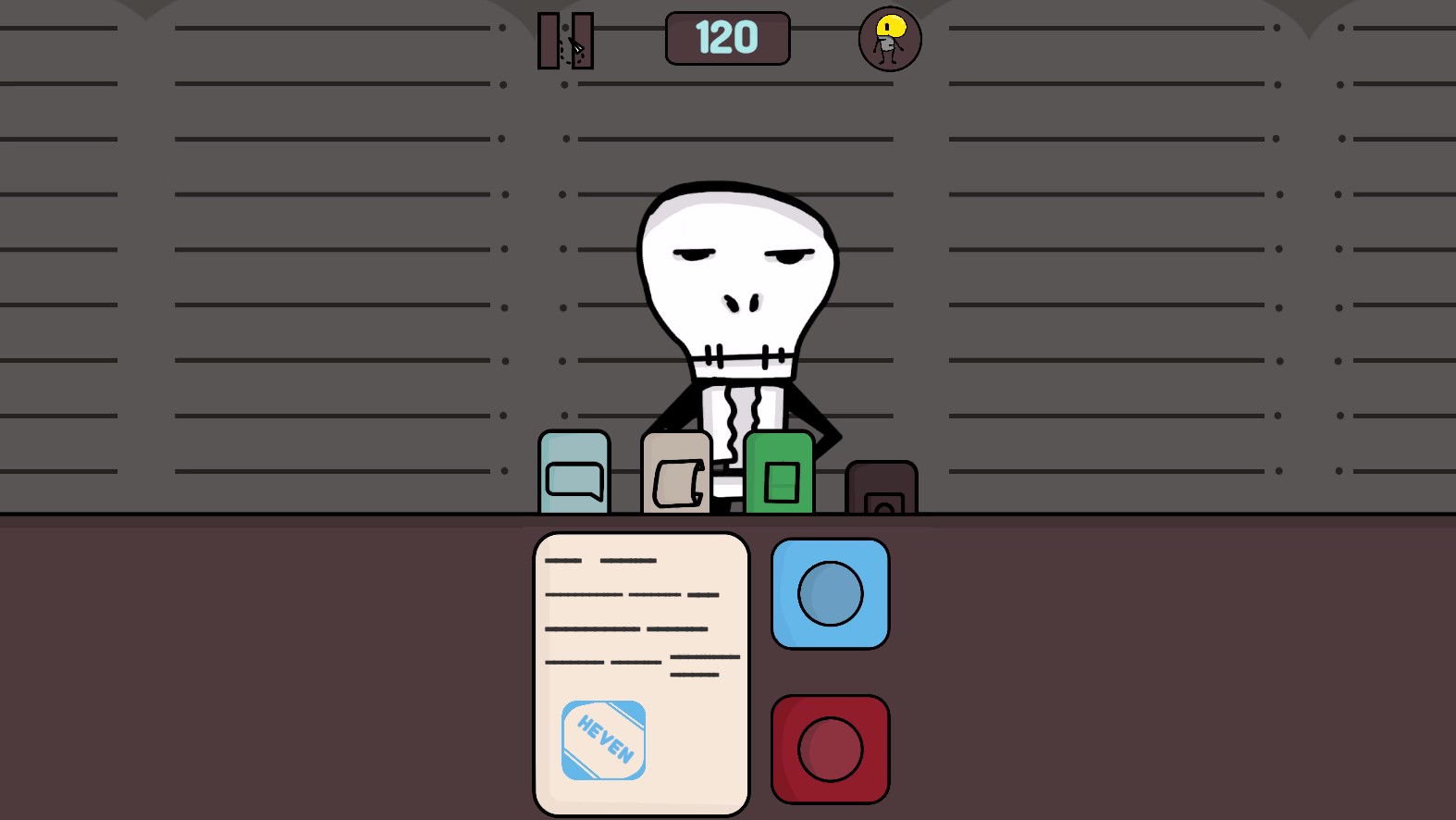Image resolution: width=1456 pixels, height=820 pixels.
Task: Click the 120 counter display
Action: click(727, 38)
